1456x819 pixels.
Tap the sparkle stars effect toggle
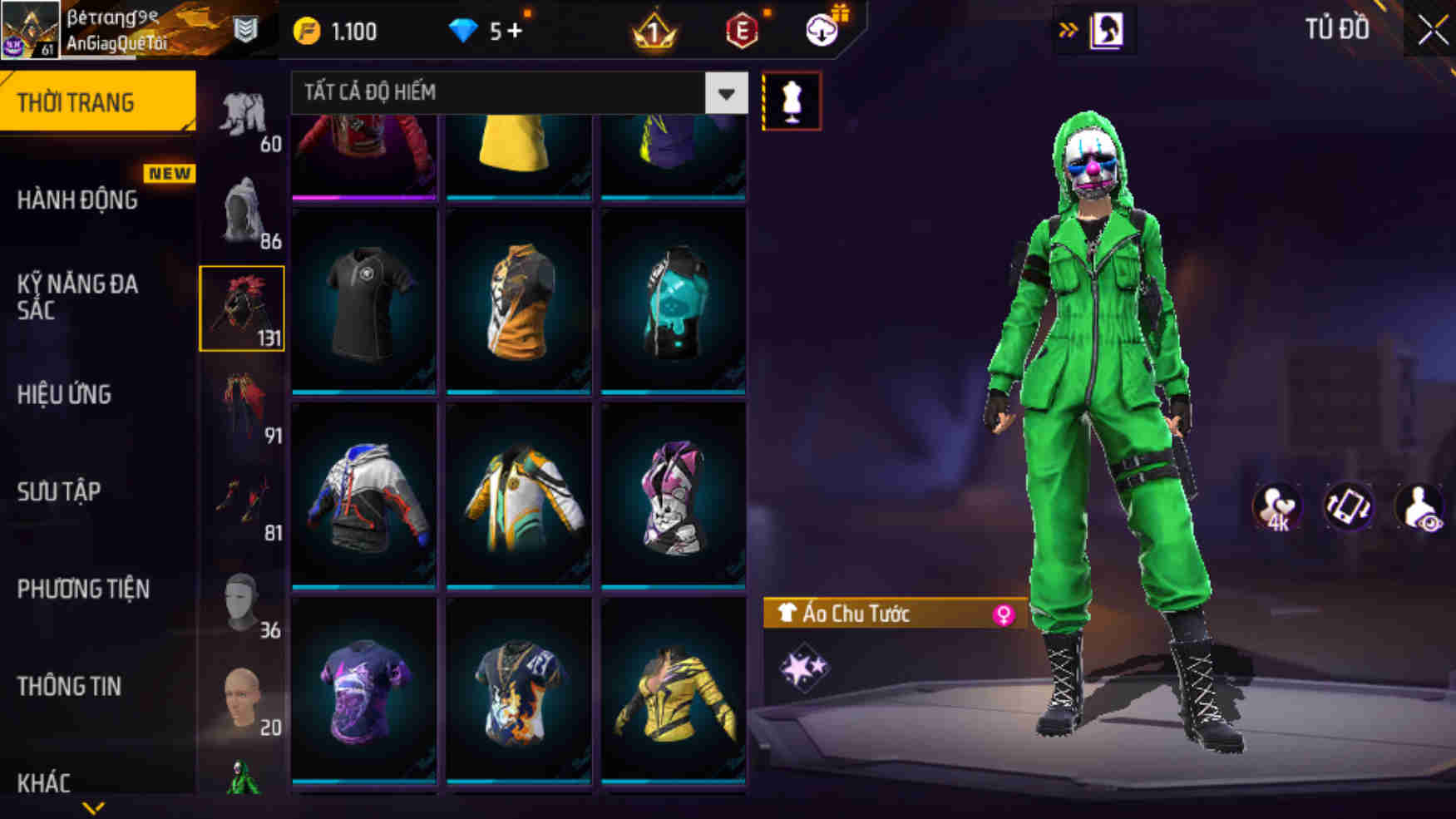pyautogui.click(x=805, y=666)
